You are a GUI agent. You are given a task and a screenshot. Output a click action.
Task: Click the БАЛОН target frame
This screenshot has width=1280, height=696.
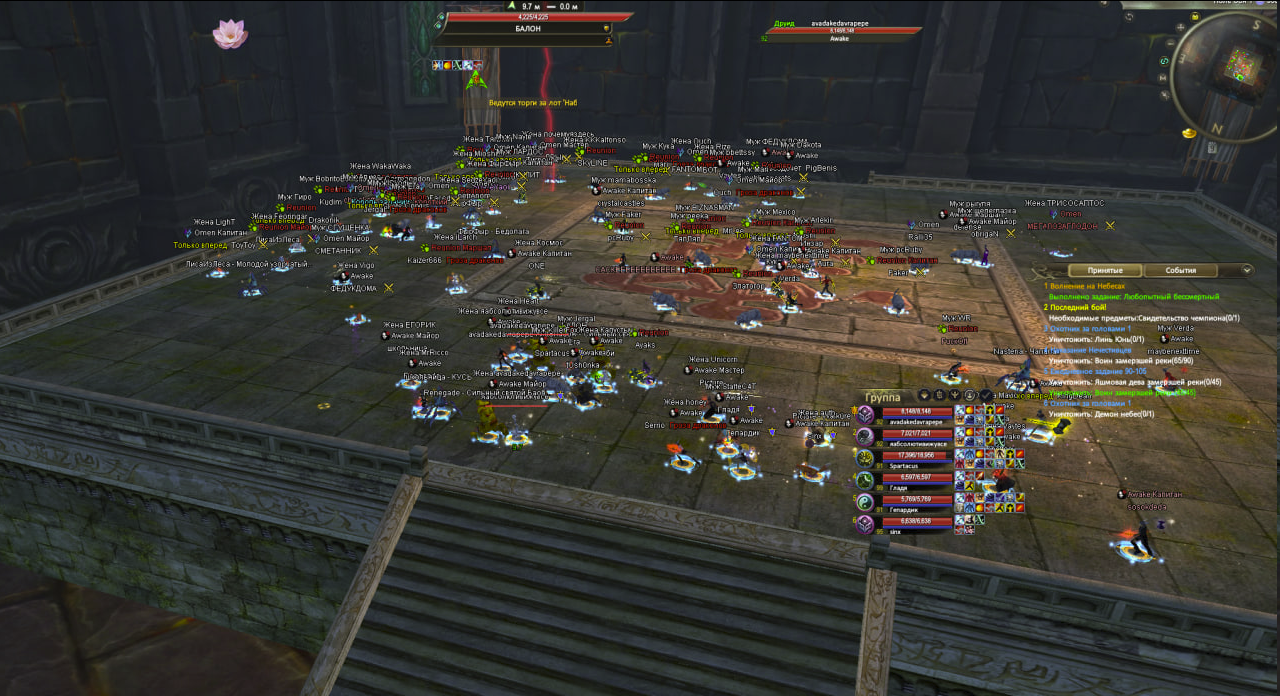[x=529, y=29]
